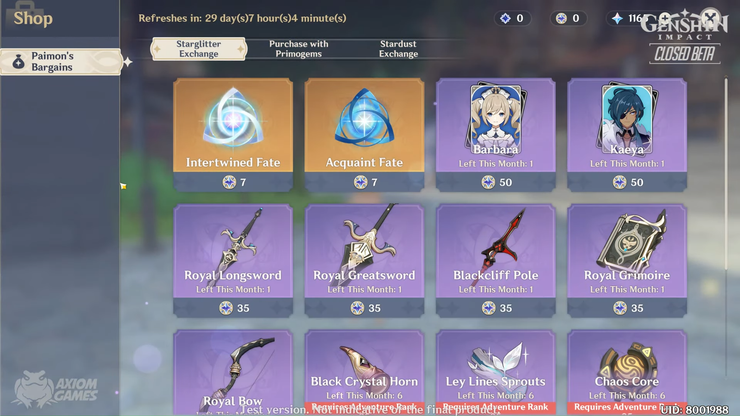Viewport: 740px width, 416px height.
Task: Select the Ley Lines Sprouts material
Action: tap(495, 372)
